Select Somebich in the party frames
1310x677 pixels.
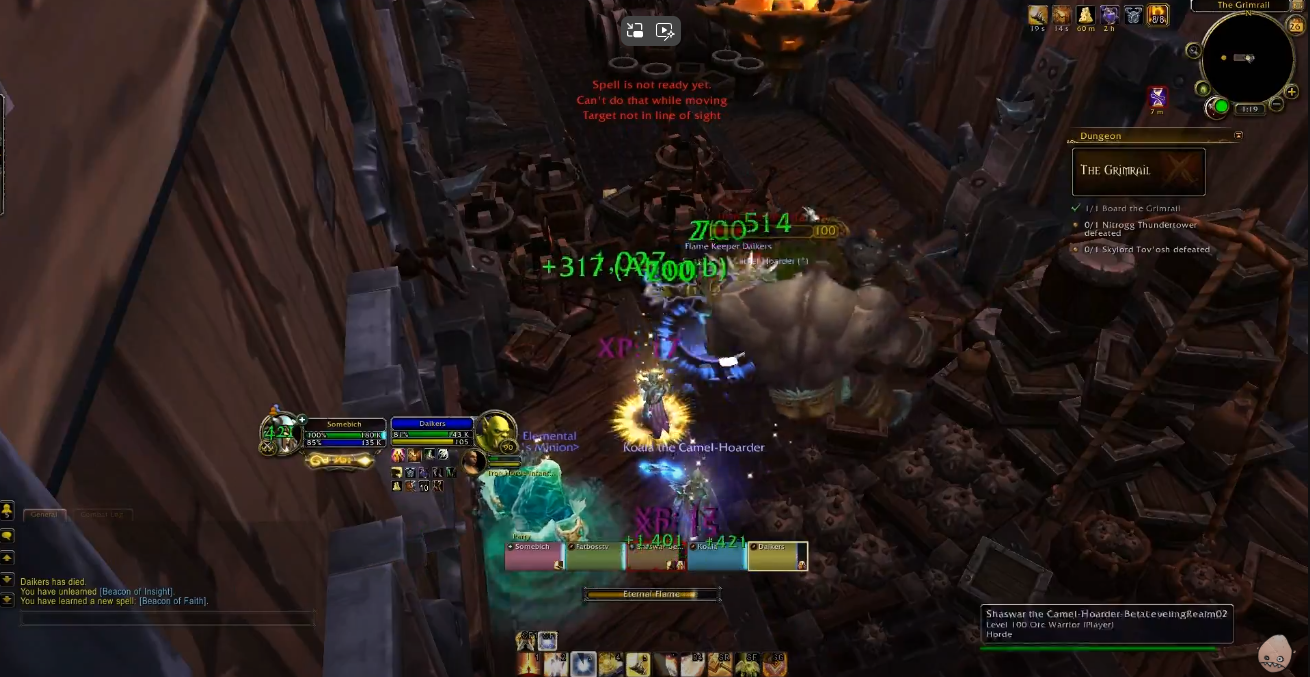[x=535, y=556]
